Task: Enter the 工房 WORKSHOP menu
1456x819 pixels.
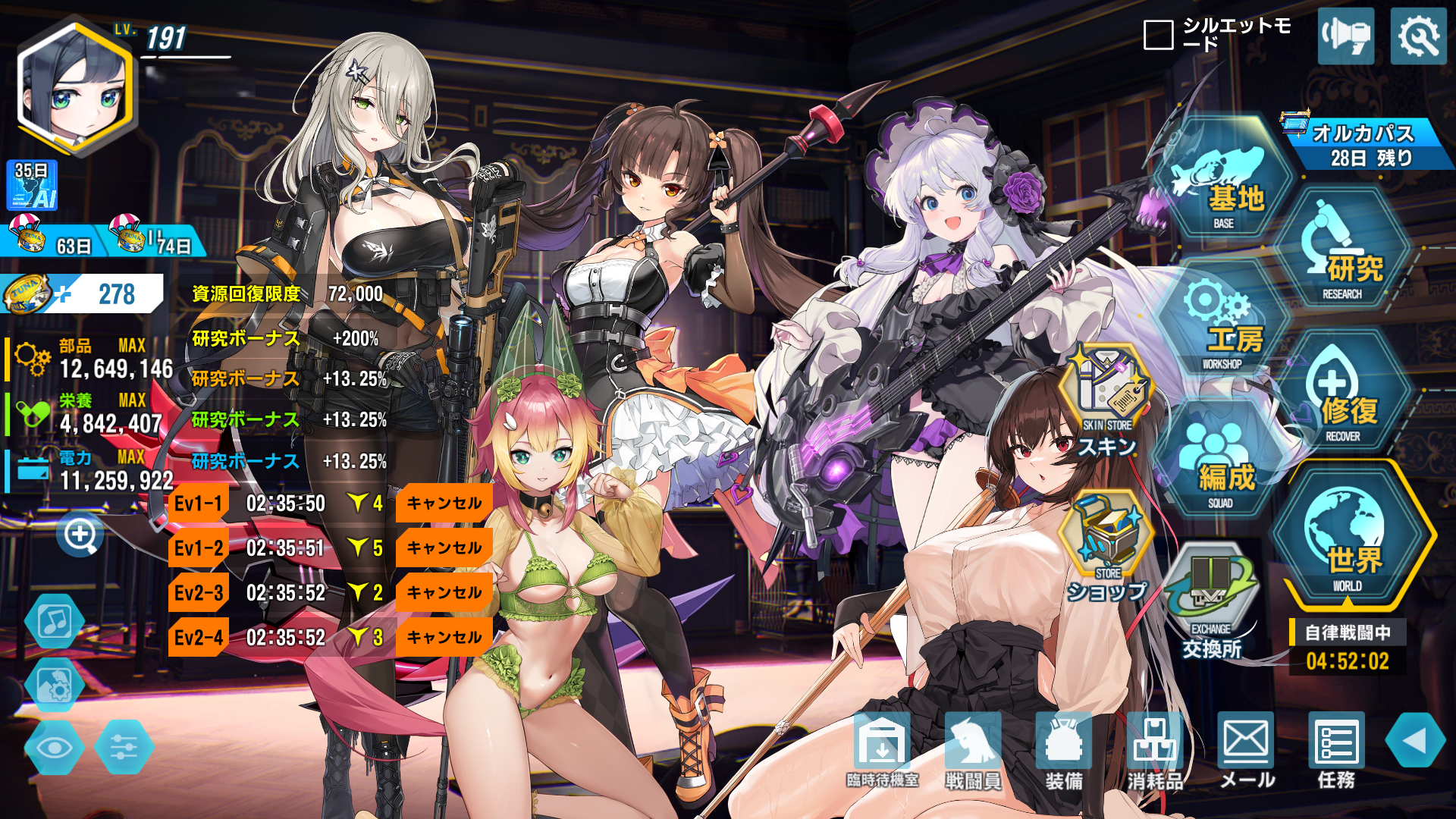Action: tap(1222, 324)
